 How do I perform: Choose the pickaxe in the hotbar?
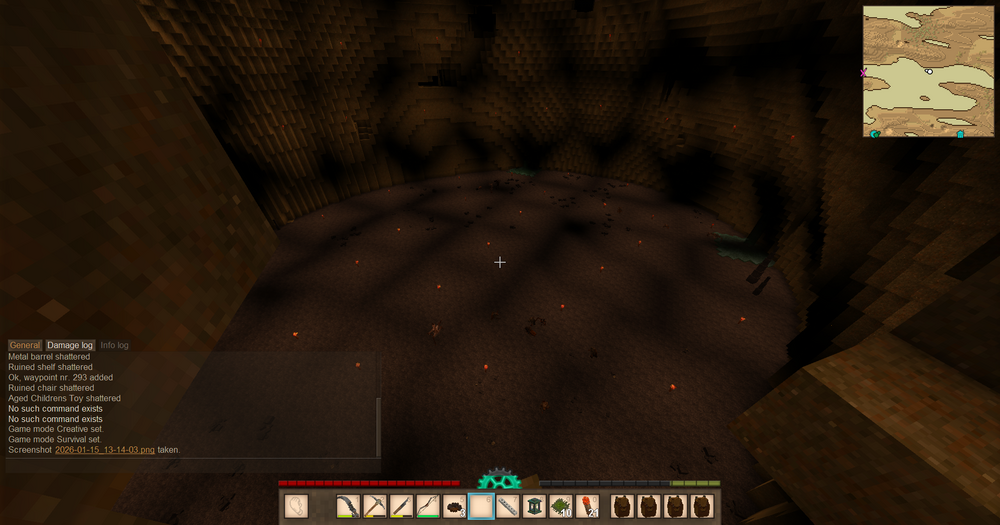375,506
